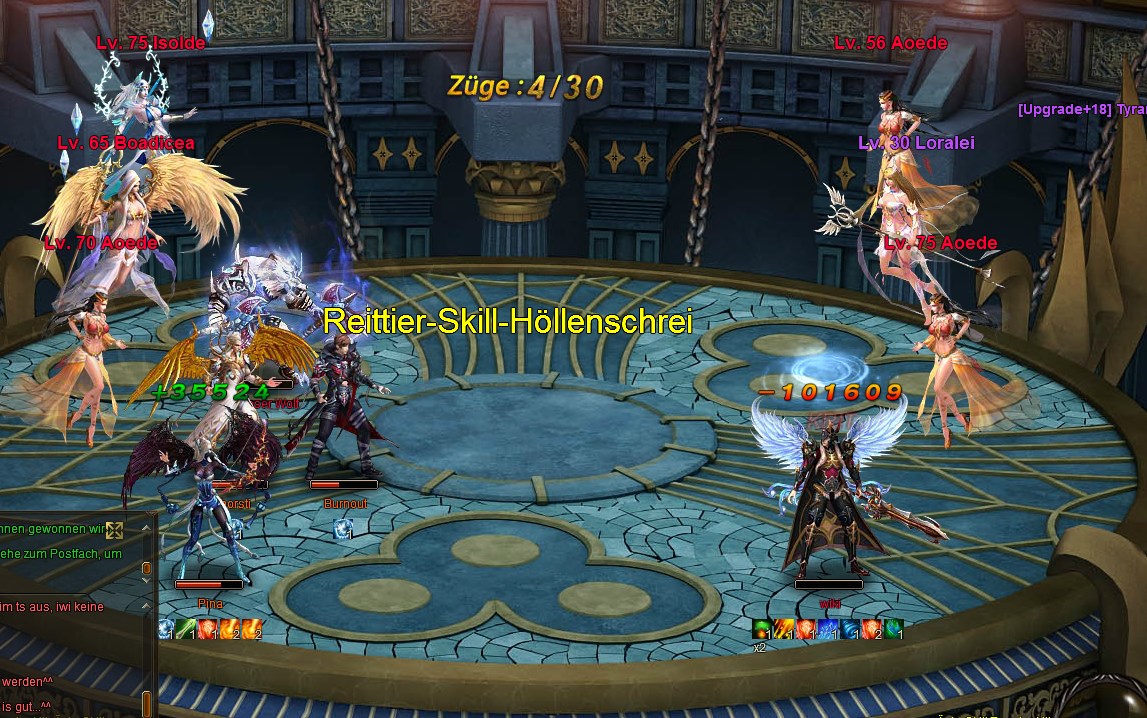Click the upper chat panel's scrollbar handle
This screenshot has width=1147, height=718.
coord(147,568)
